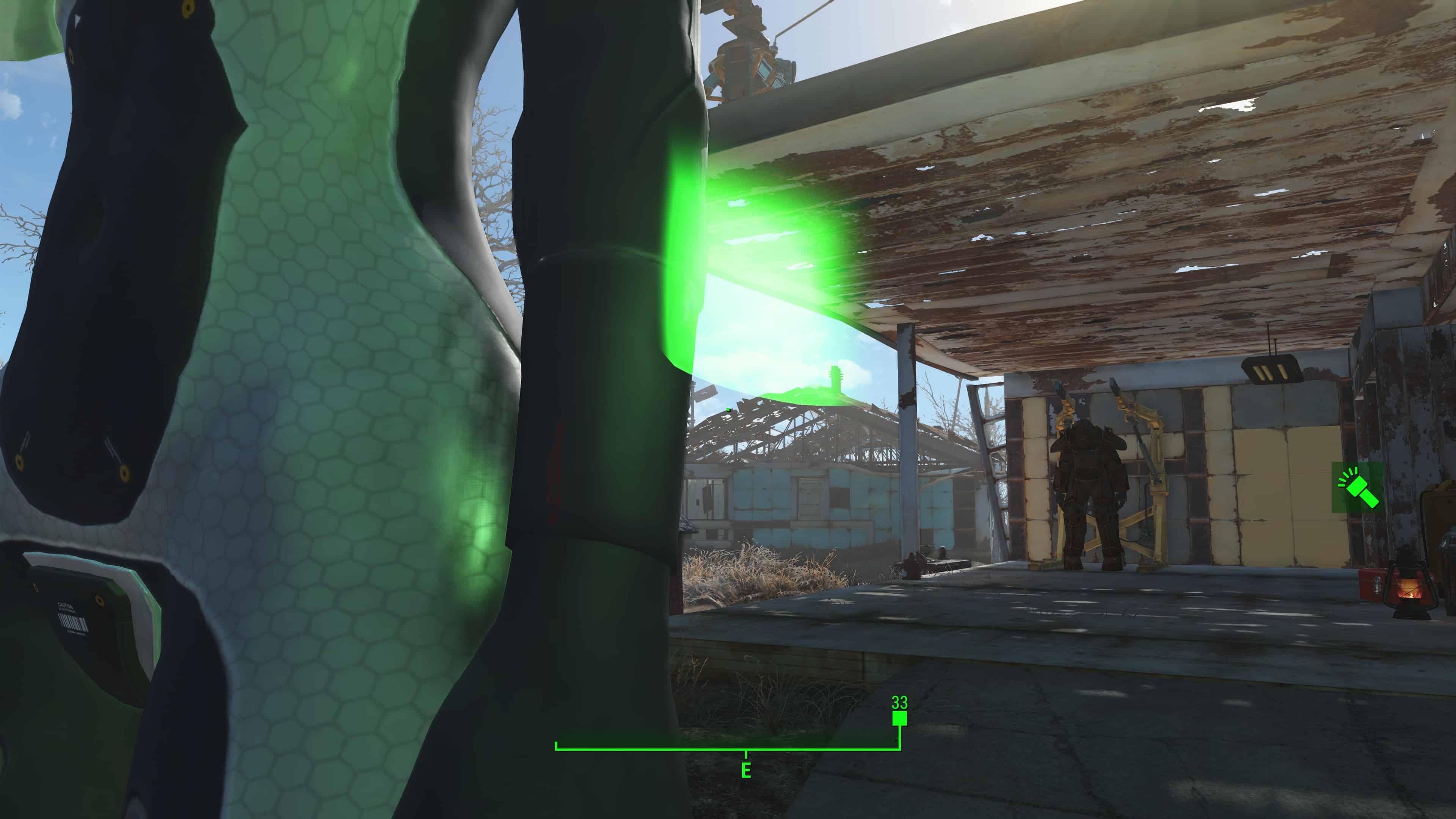Select the square marker on the compass

point(899,719)
